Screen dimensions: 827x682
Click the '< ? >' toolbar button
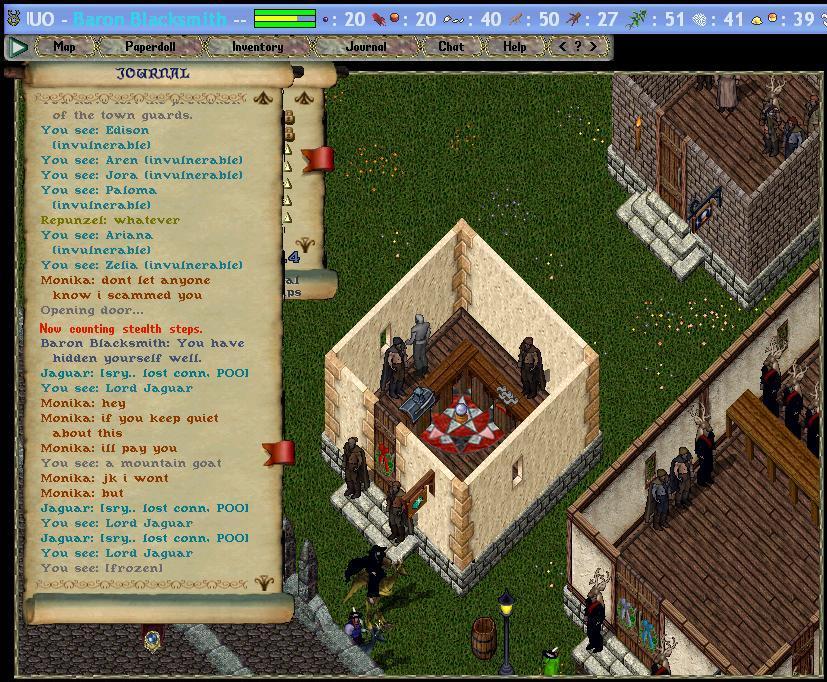(578, 46)
